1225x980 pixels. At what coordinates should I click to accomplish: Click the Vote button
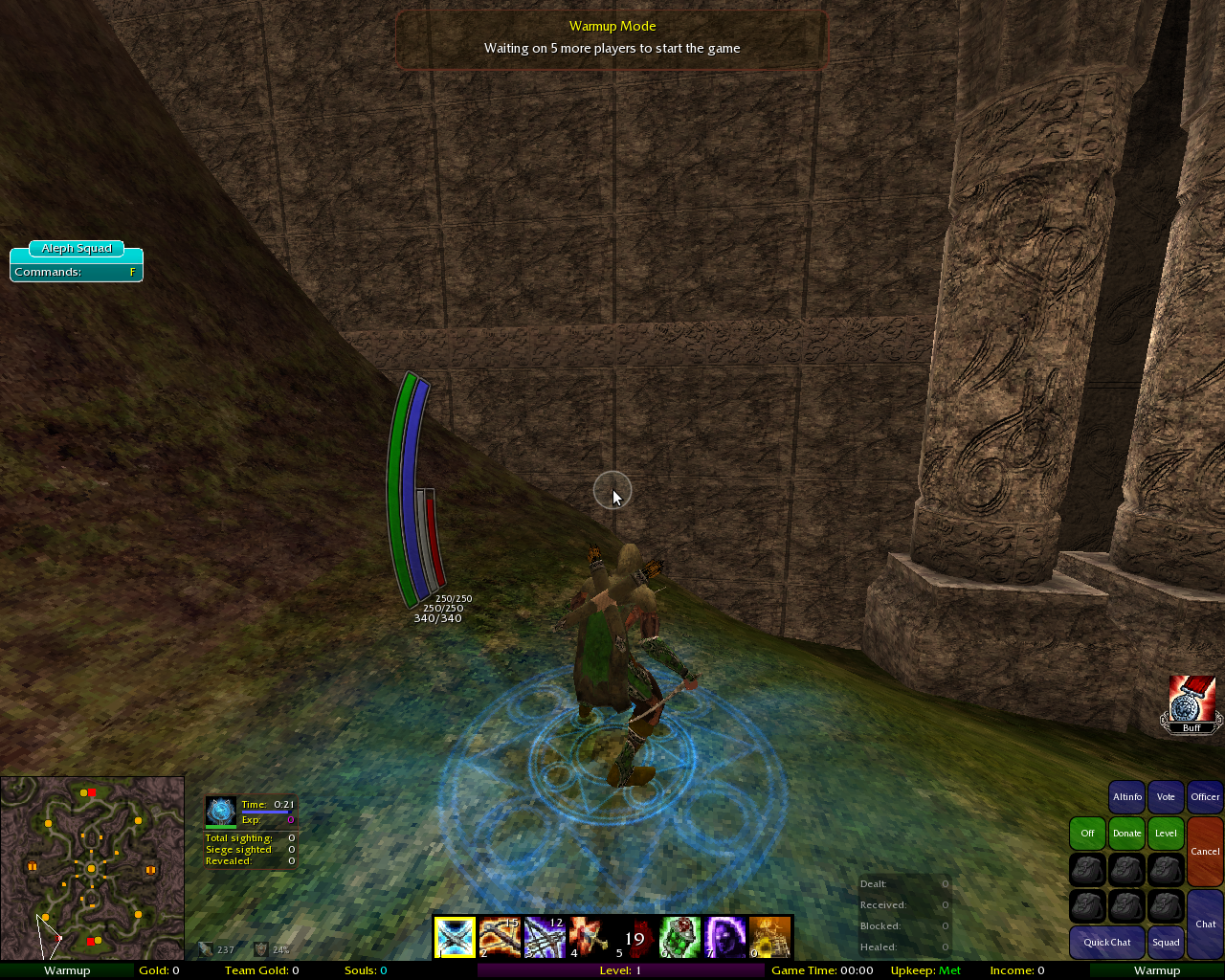[1166, 796]
